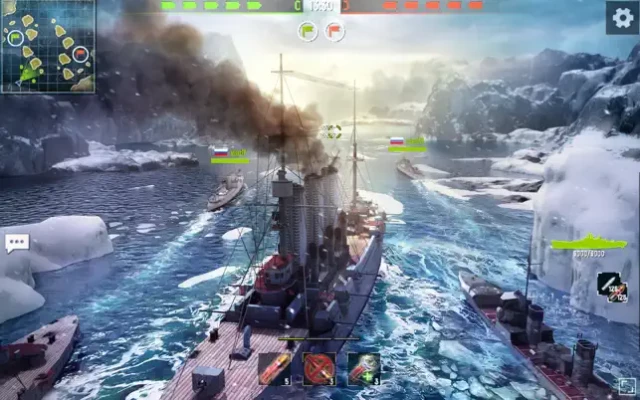640x400 pixels.
Task: Open the chat speech bubble
Action: 16,242
